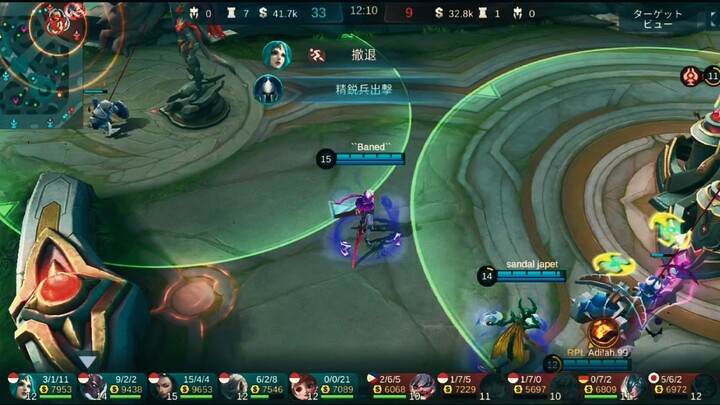Click the ターゲットビュー target view button
720x405 pixels.
[x=658, y=19]
